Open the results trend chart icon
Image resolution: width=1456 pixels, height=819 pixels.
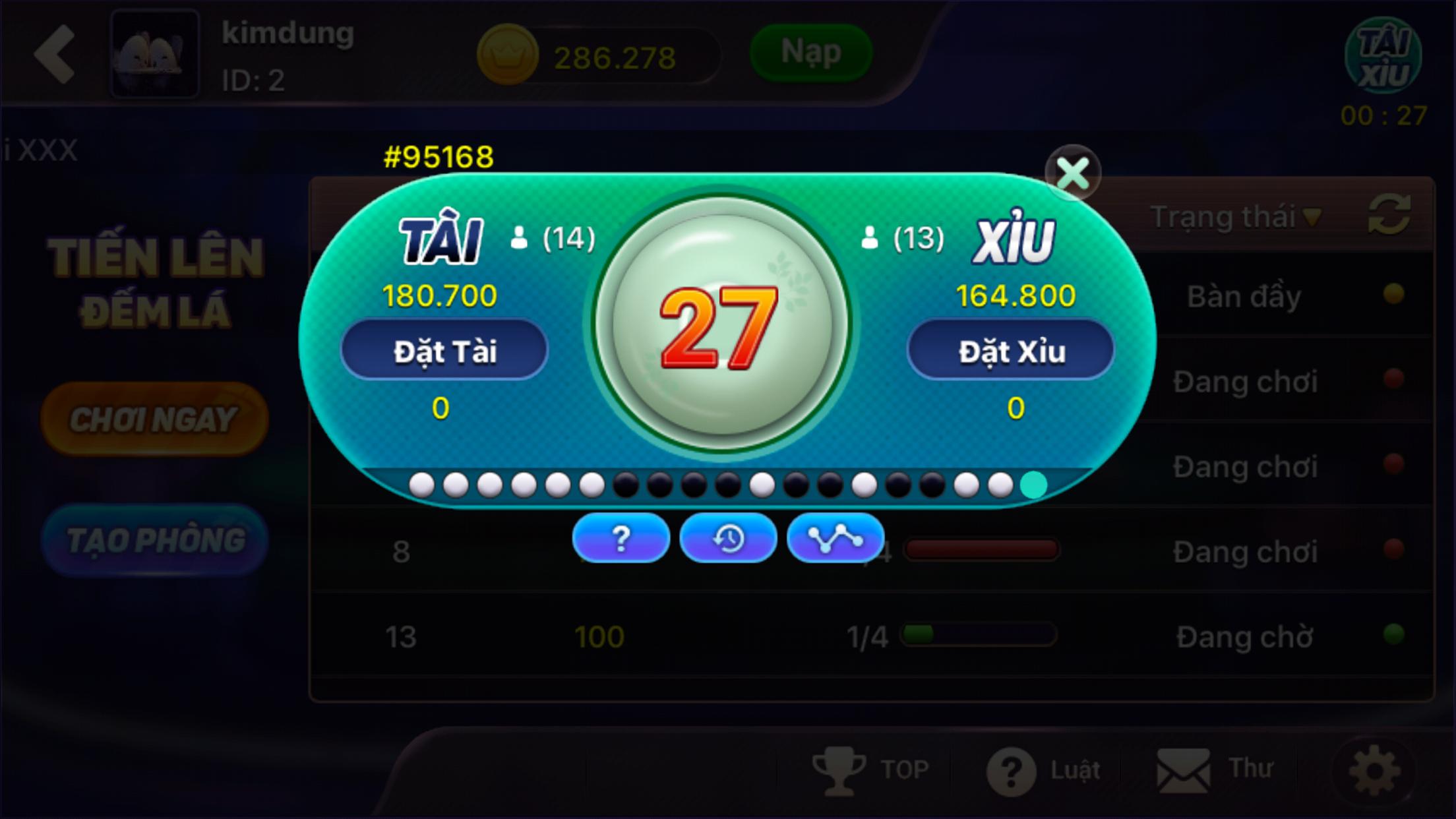(x=836, y=538)
